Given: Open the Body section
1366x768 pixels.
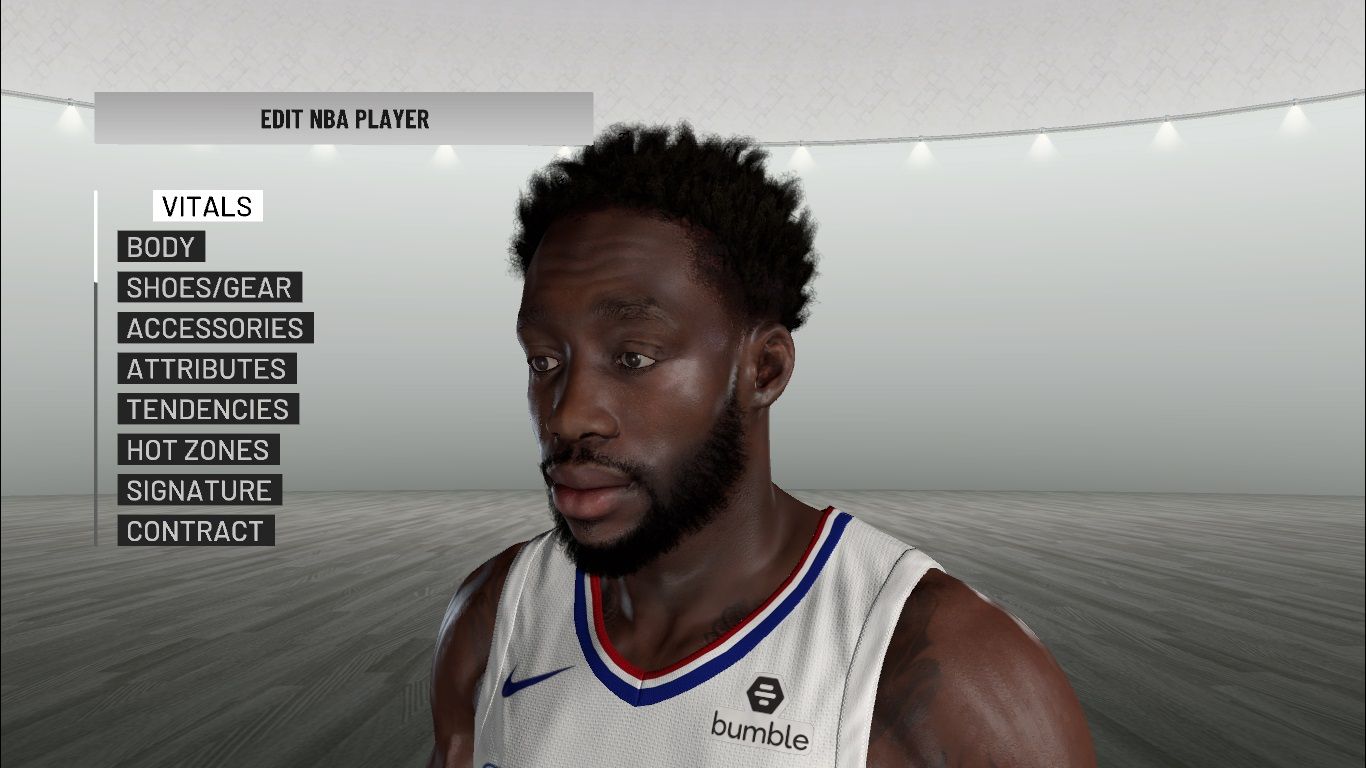Looking at the screenshot, I should 161,247.
